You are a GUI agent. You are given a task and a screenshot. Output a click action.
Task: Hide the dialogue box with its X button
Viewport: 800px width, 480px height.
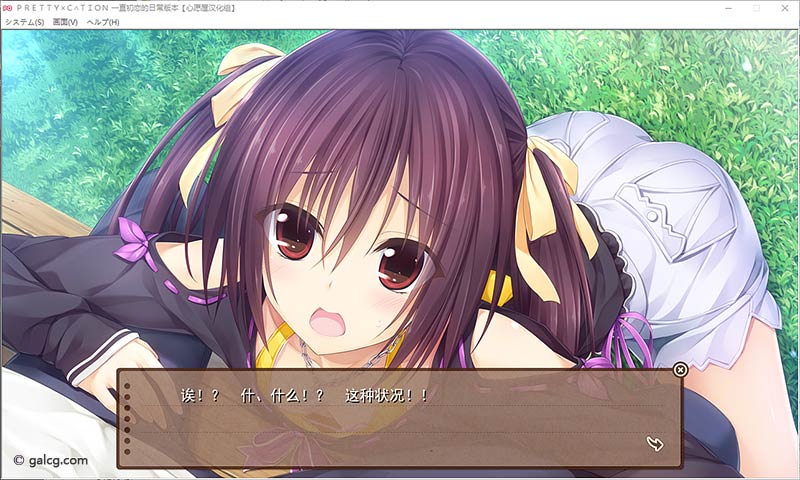(681, 370)
